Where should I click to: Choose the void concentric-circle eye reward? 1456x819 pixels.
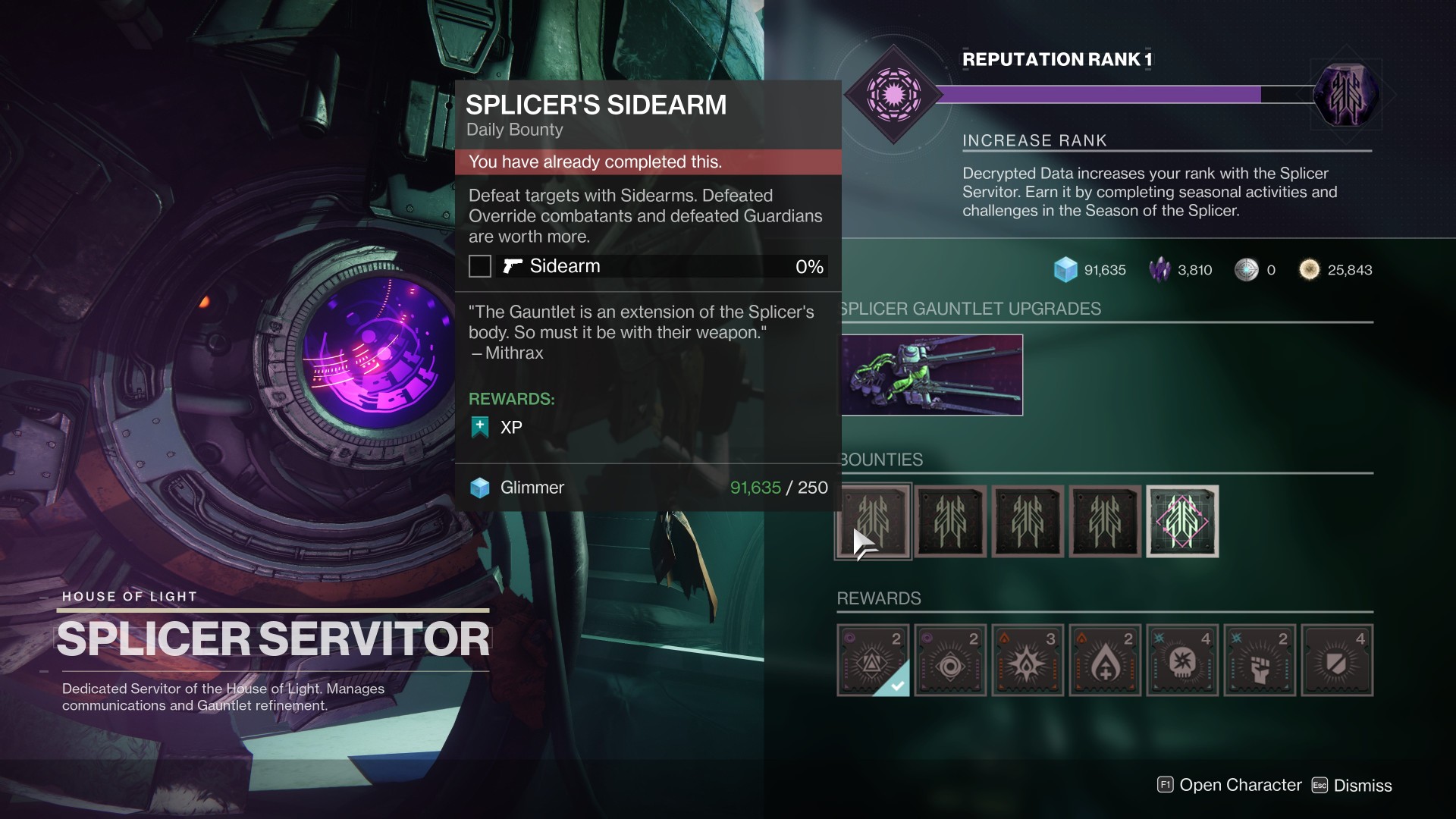[950, 661]
